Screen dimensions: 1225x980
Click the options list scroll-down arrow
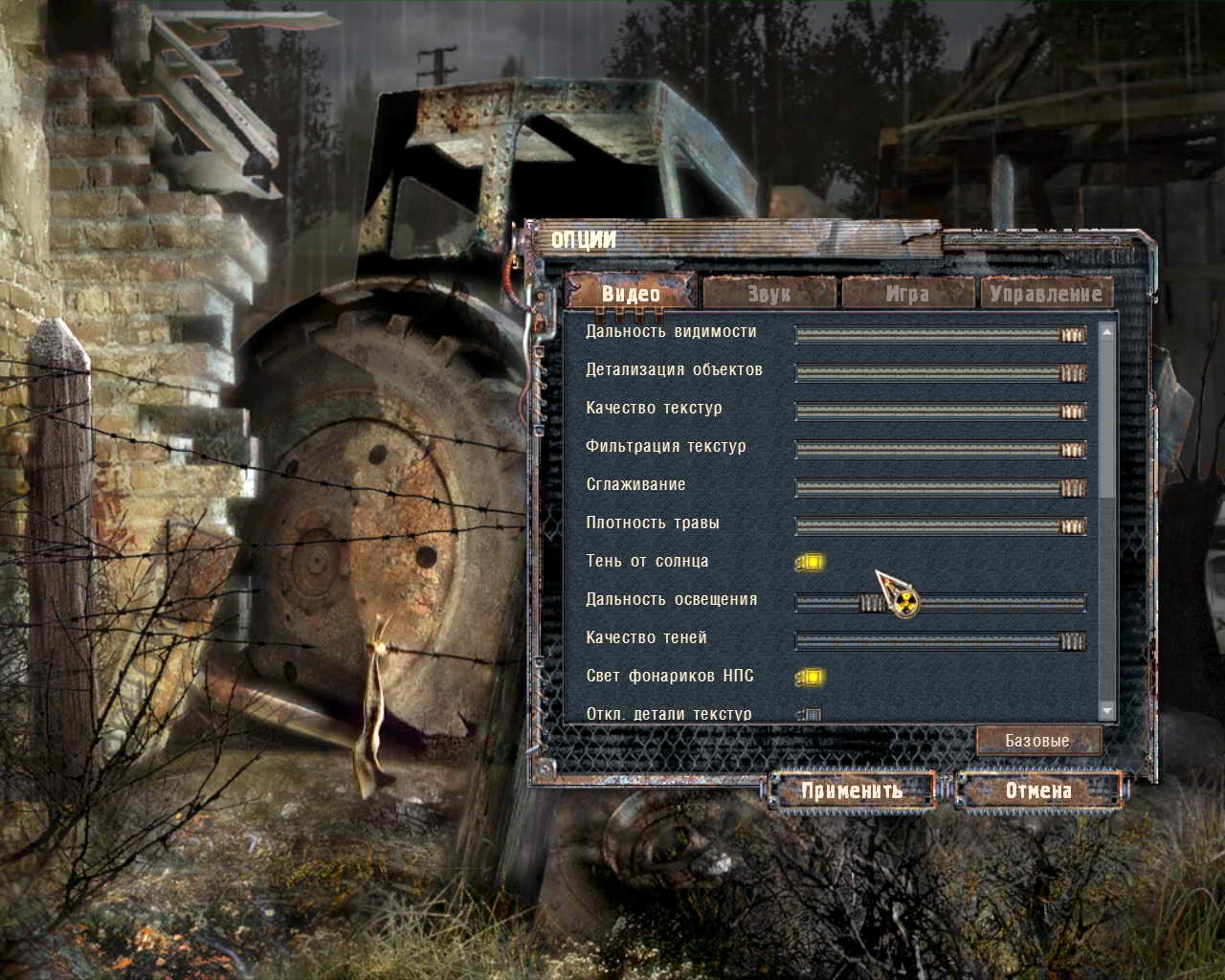coord(1107,711)
